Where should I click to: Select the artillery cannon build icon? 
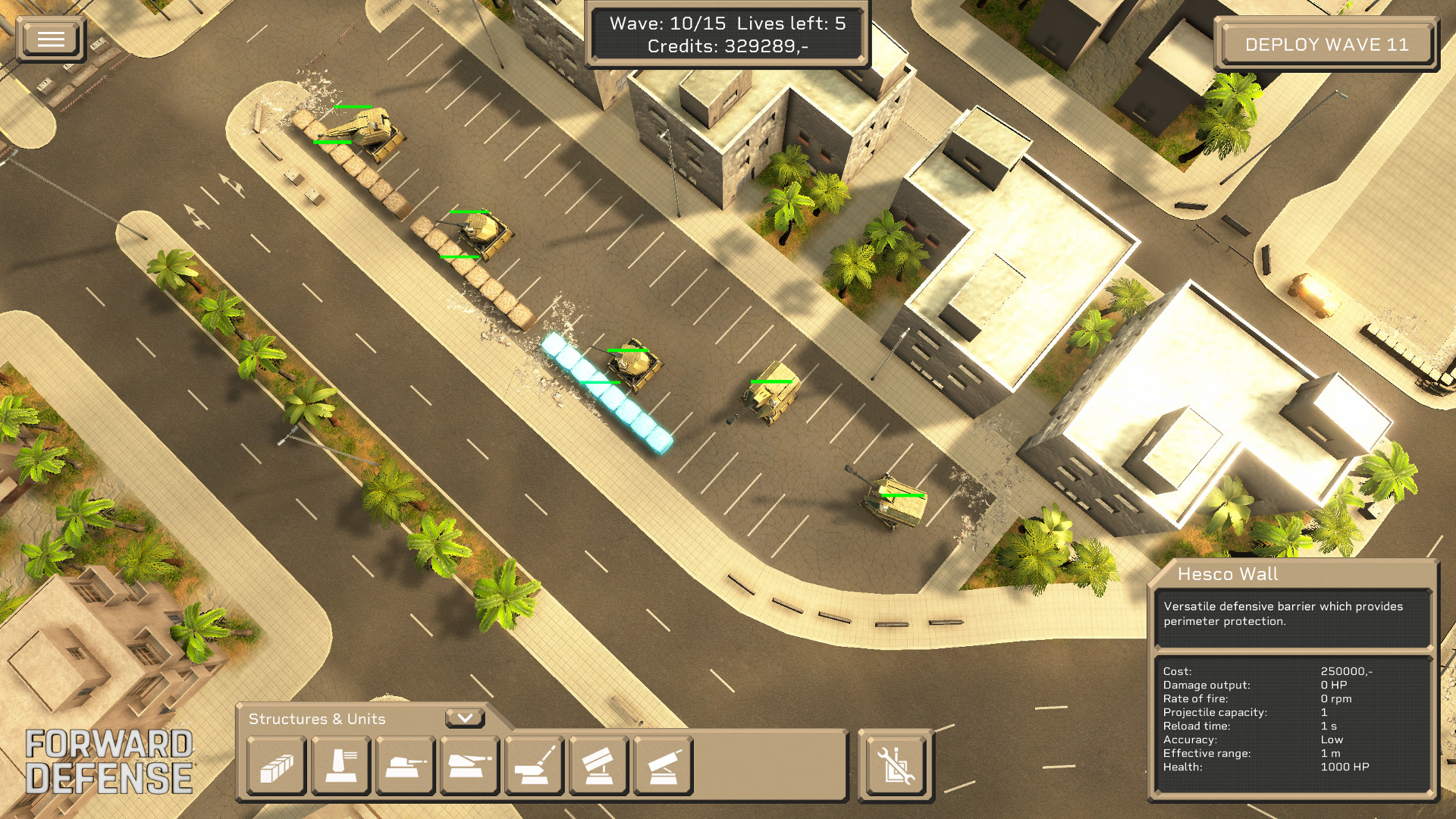(534, 767)
